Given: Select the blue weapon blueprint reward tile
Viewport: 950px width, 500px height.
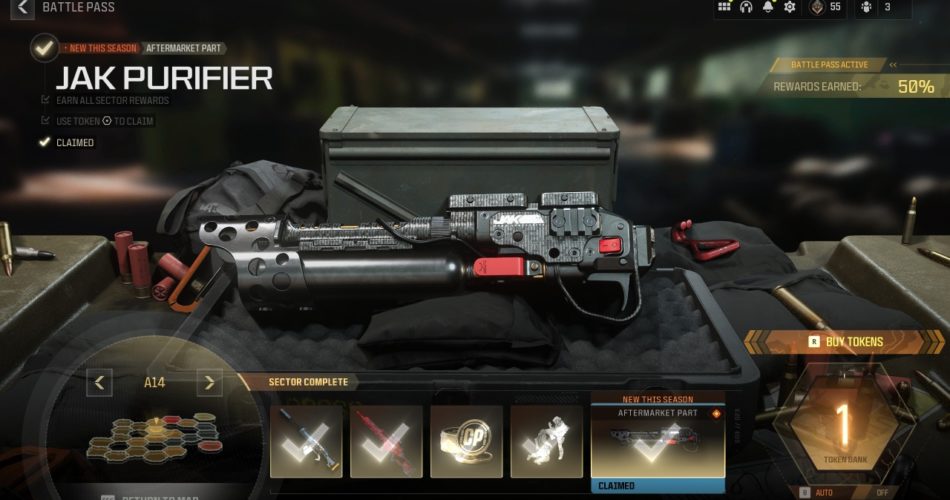Looking at the screenshot, I should point(306,441).
